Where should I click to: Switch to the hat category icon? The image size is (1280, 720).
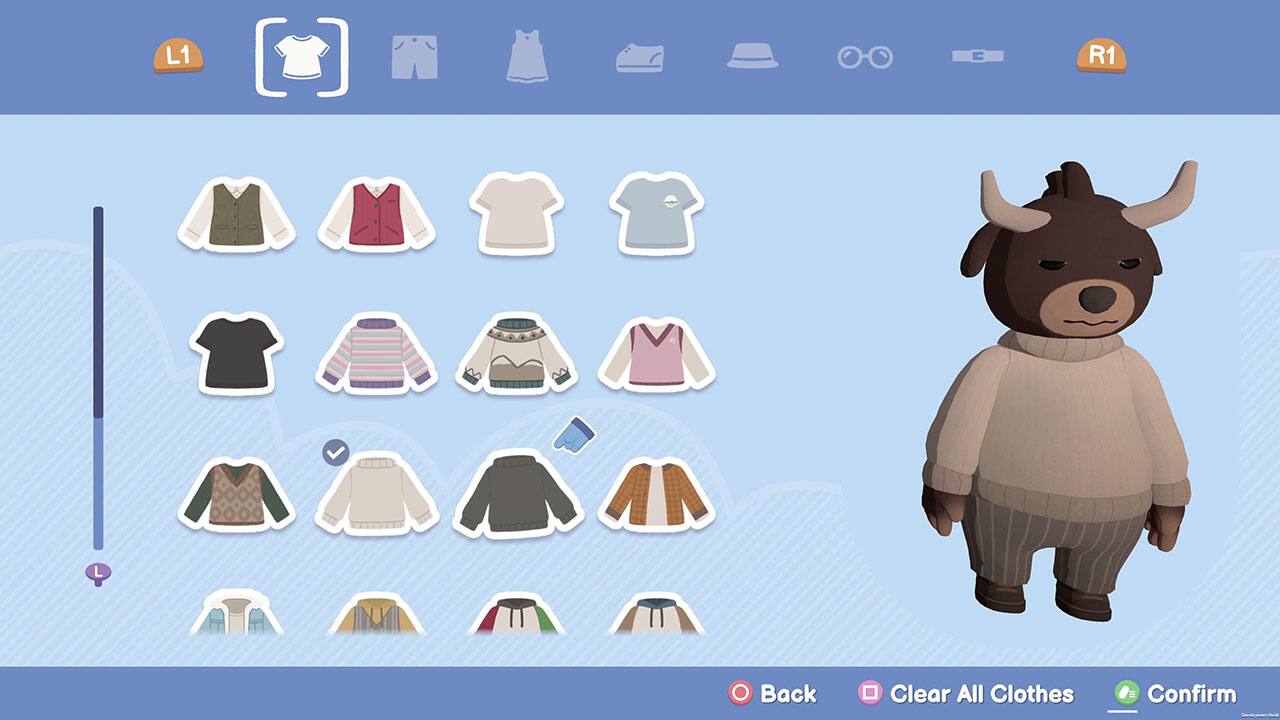tap(752, 57)
